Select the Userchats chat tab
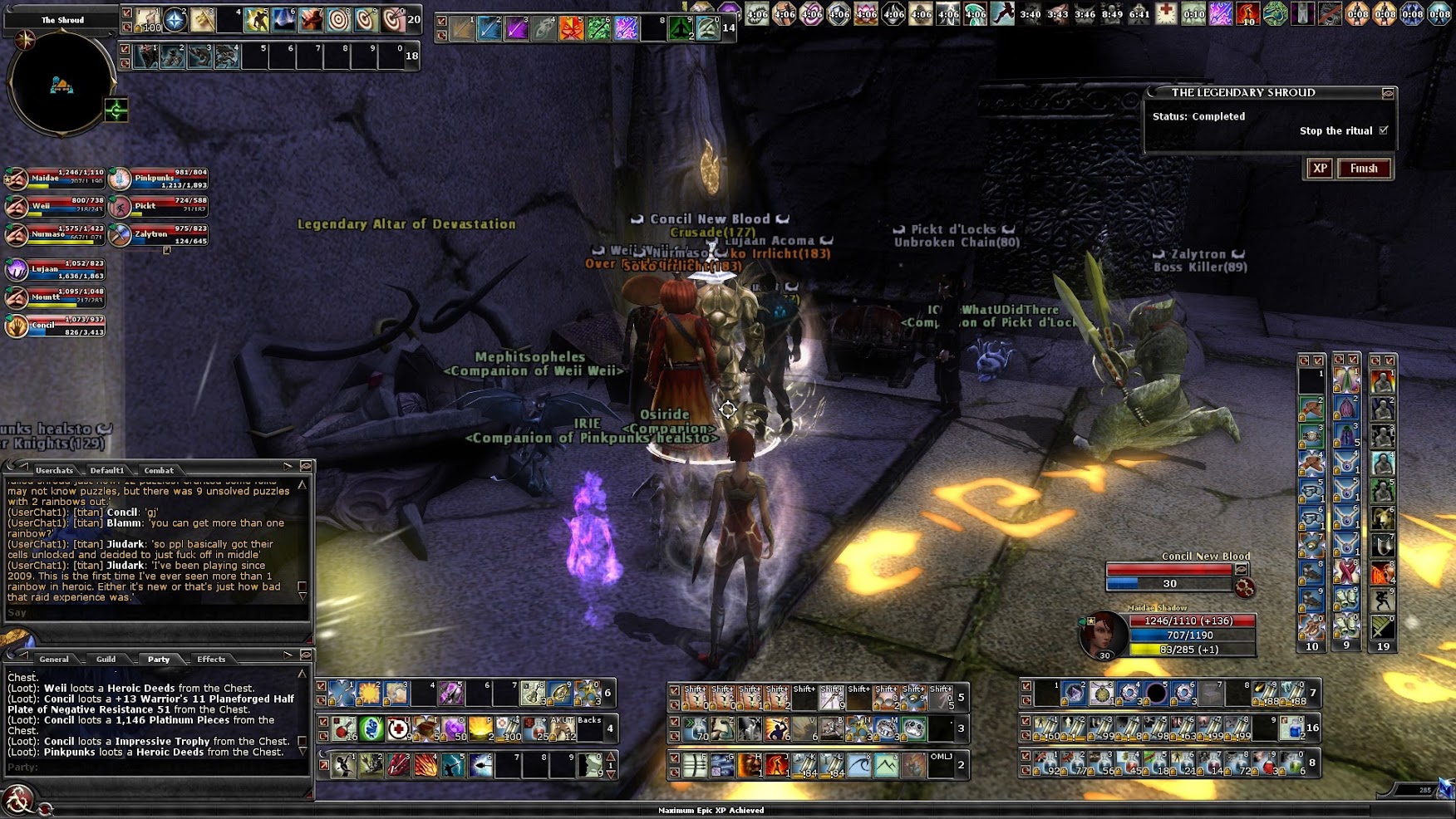Screen dimensions: 1456x819 (x=54, y=470)
